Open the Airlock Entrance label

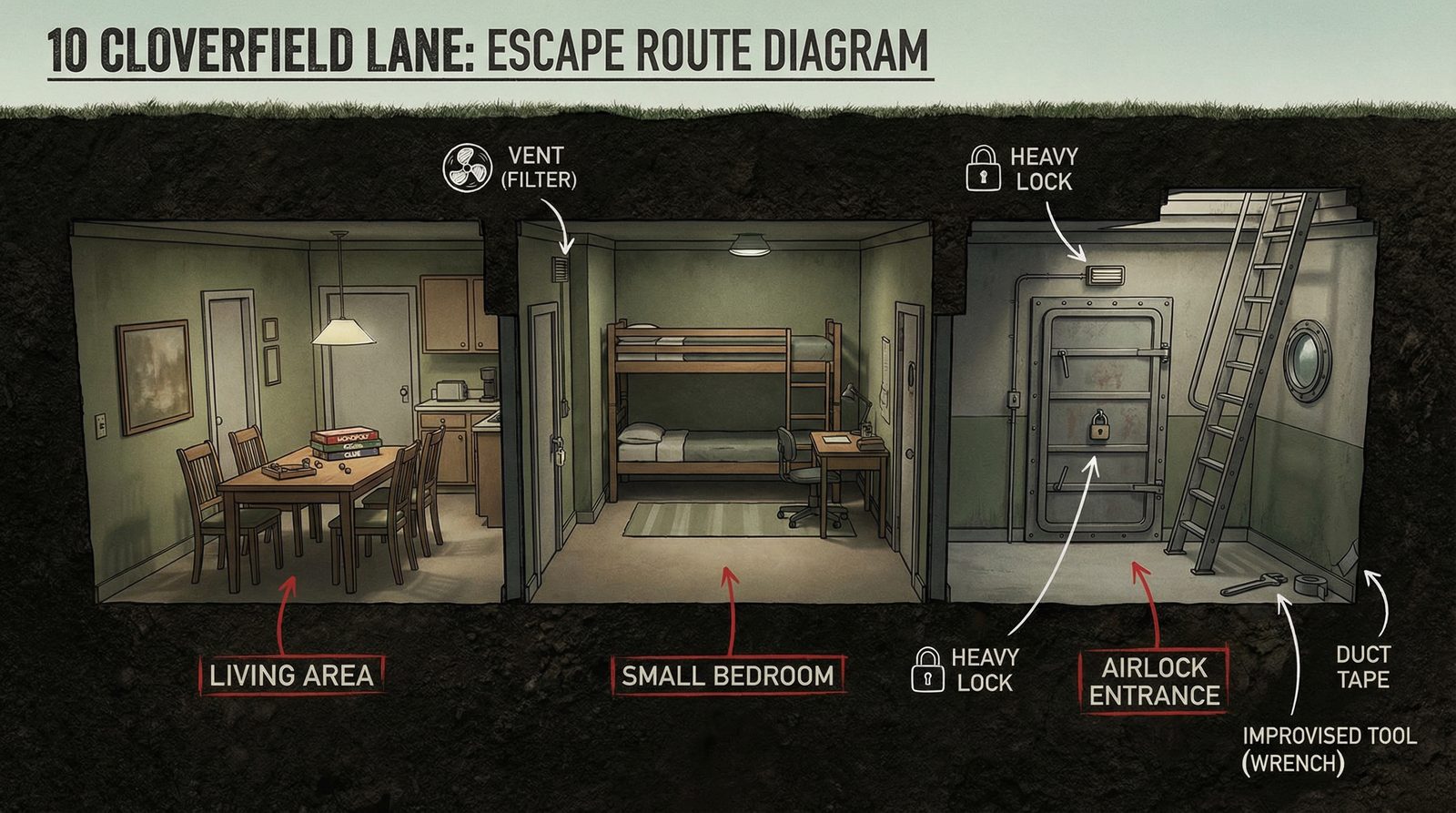(x=1154, y=681)
